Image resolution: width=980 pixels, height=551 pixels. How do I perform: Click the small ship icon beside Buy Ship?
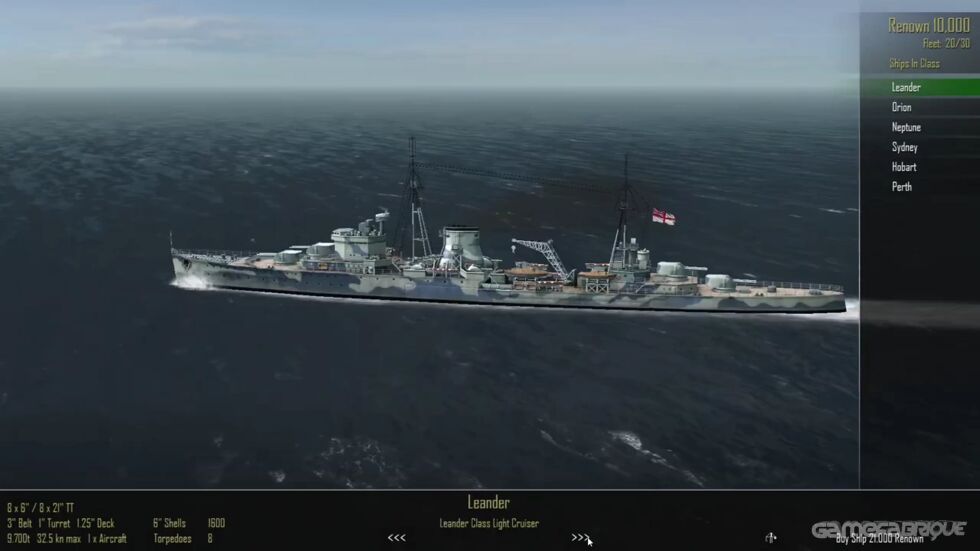770,538
